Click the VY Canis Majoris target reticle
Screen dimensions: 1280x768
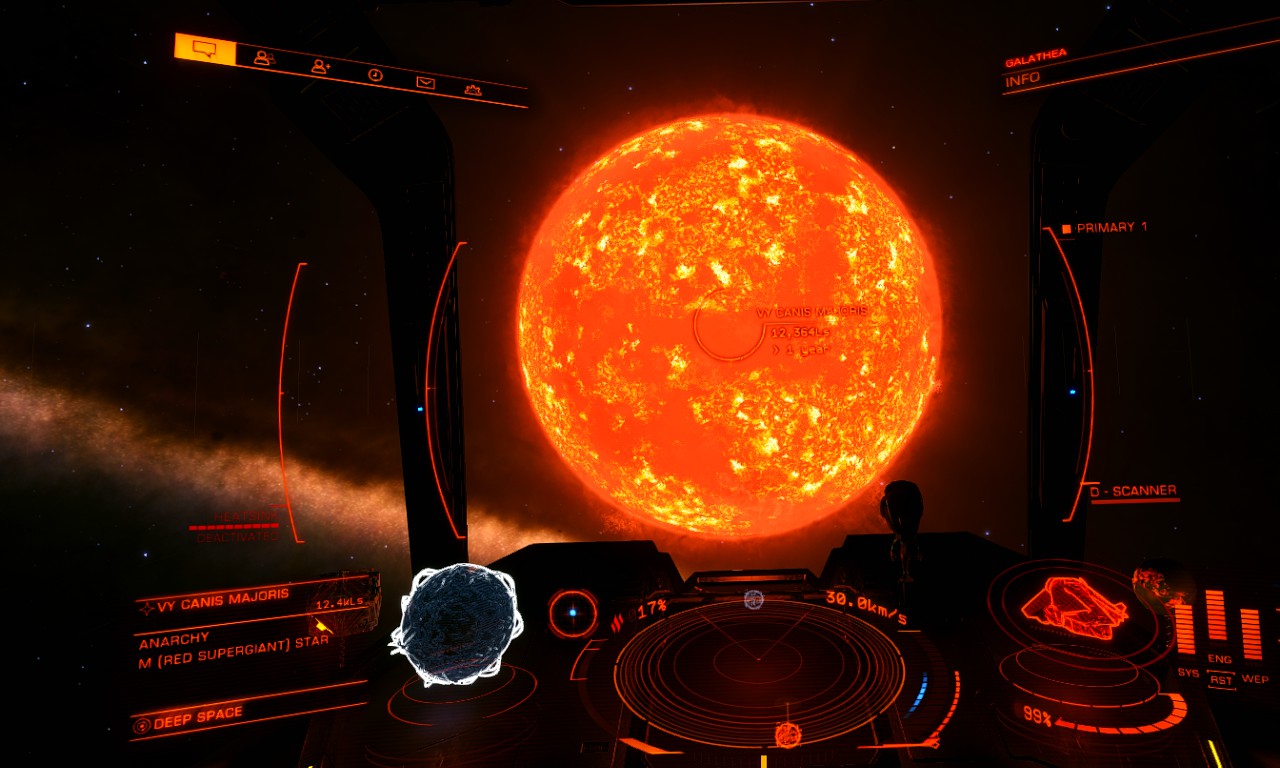pos(729,323)
